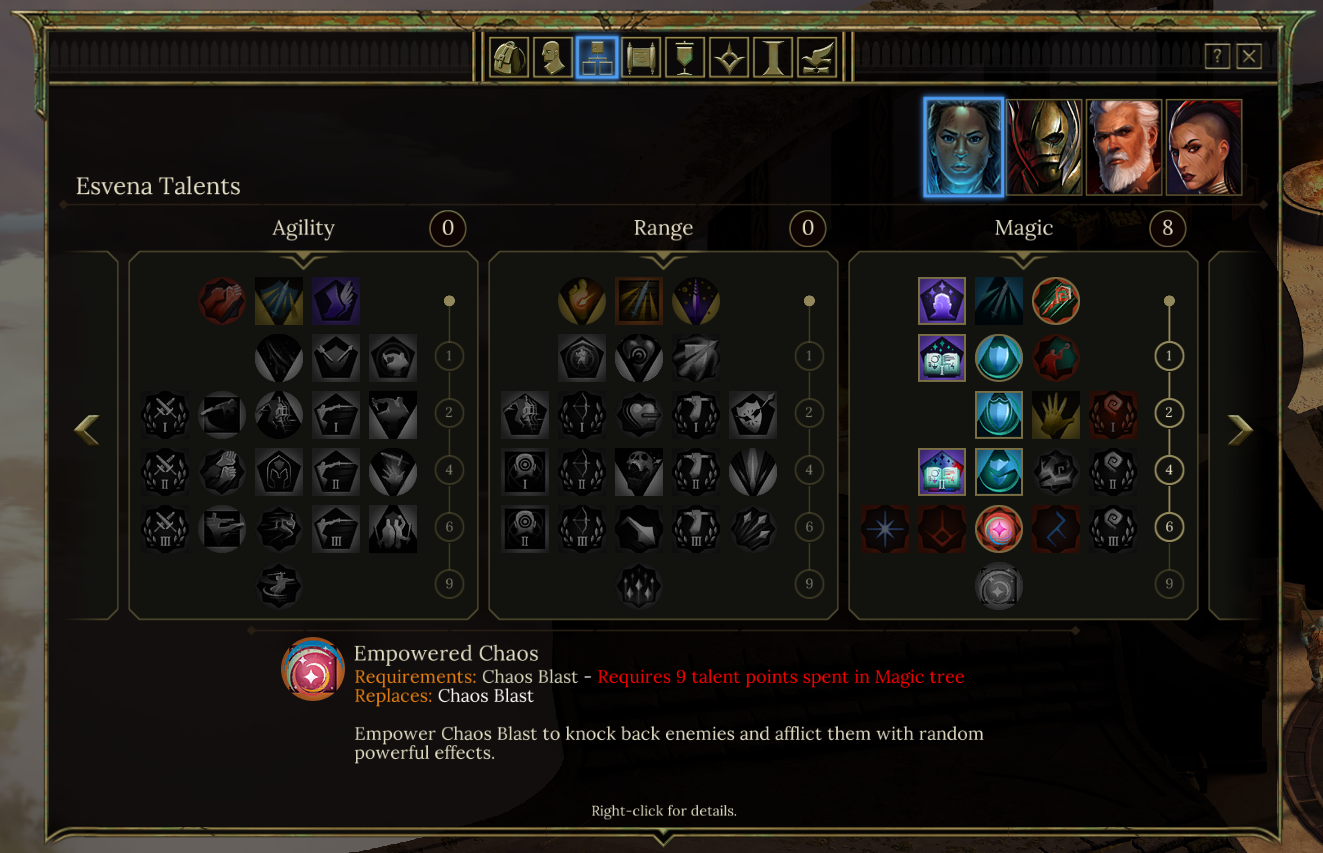Select the greyed Empowered Chaos talent
Image resolution: width=1323 pixels, height=853 pixels.
pos(999,587)
